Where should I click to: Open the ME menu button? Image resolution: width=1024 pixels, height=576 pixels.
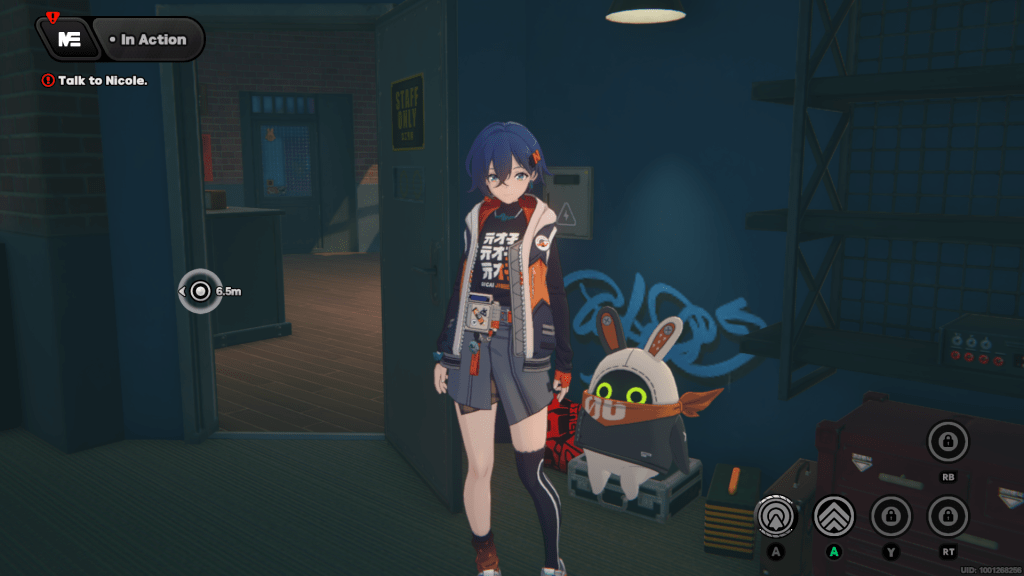(69, 39)
